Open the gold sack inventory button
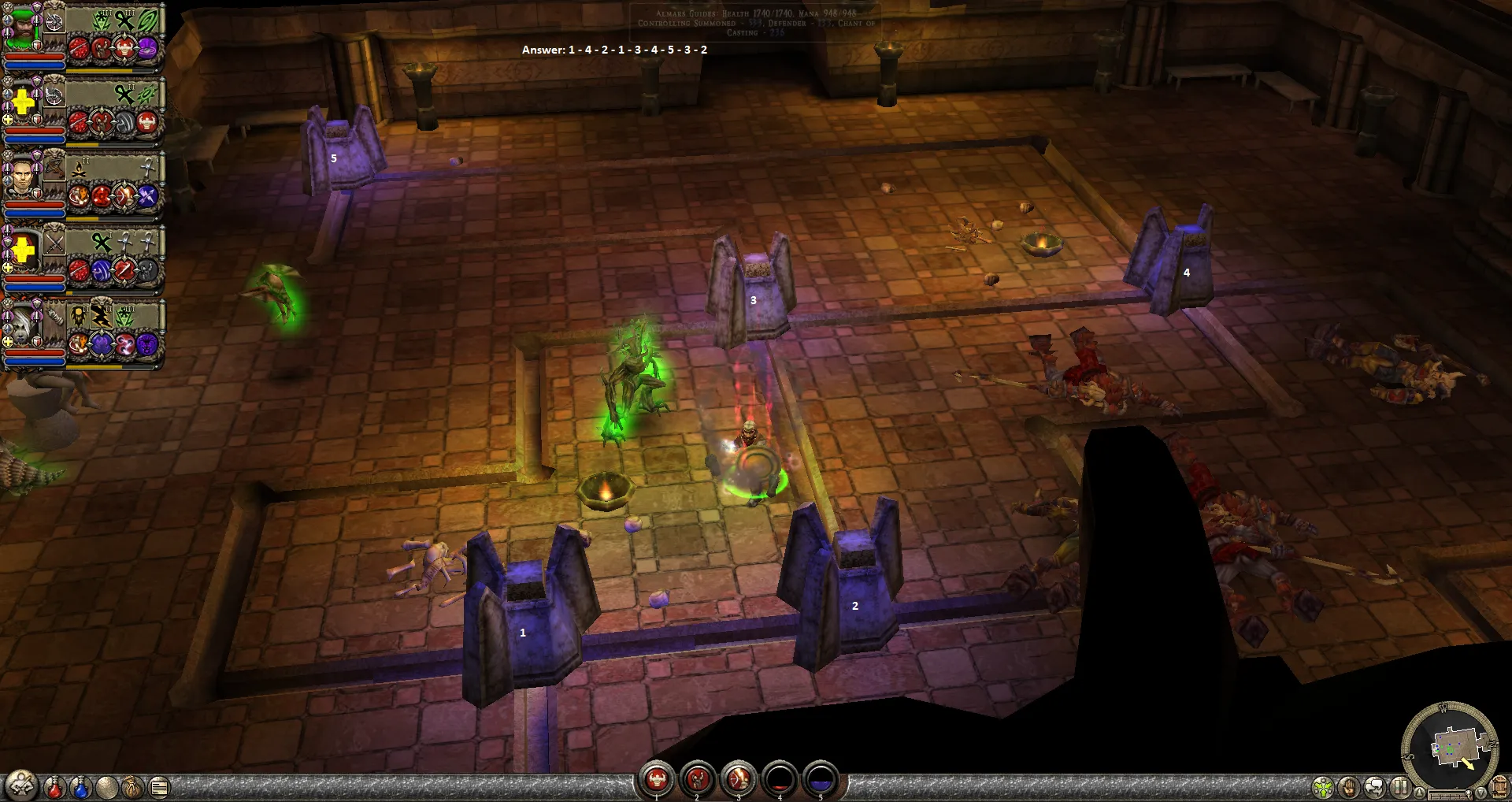The image size is (1512, 802). coord(132,786)
